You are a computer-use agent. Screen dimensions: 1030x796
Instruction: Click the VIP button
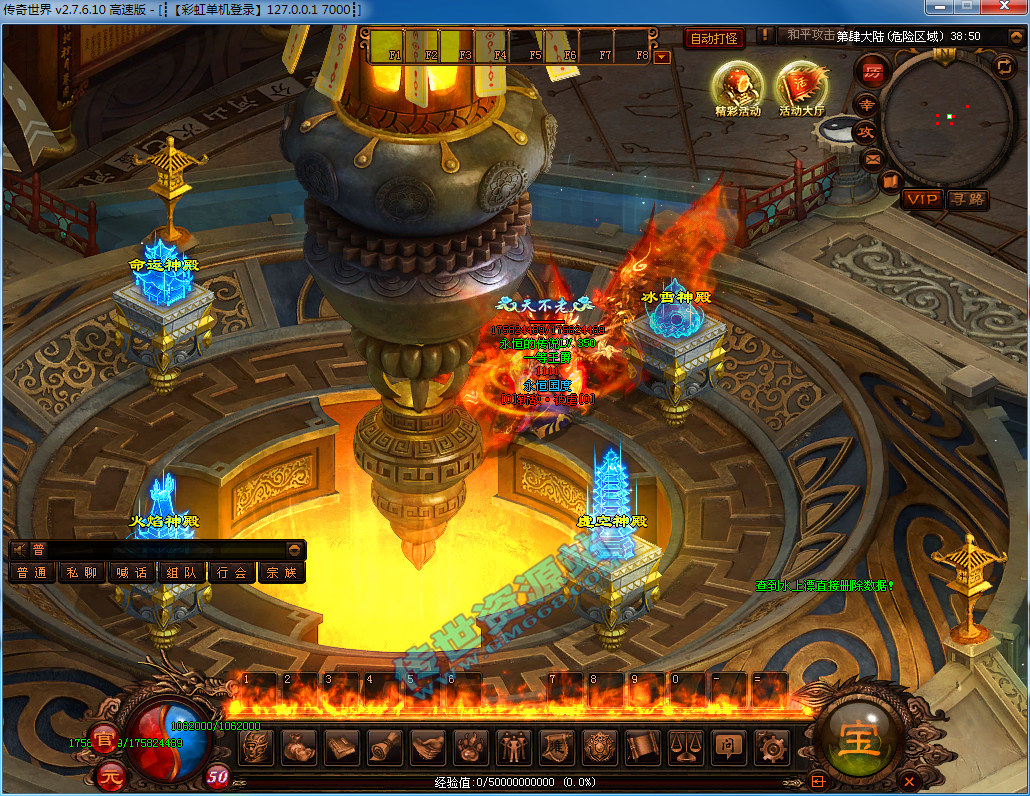(921, 199)
